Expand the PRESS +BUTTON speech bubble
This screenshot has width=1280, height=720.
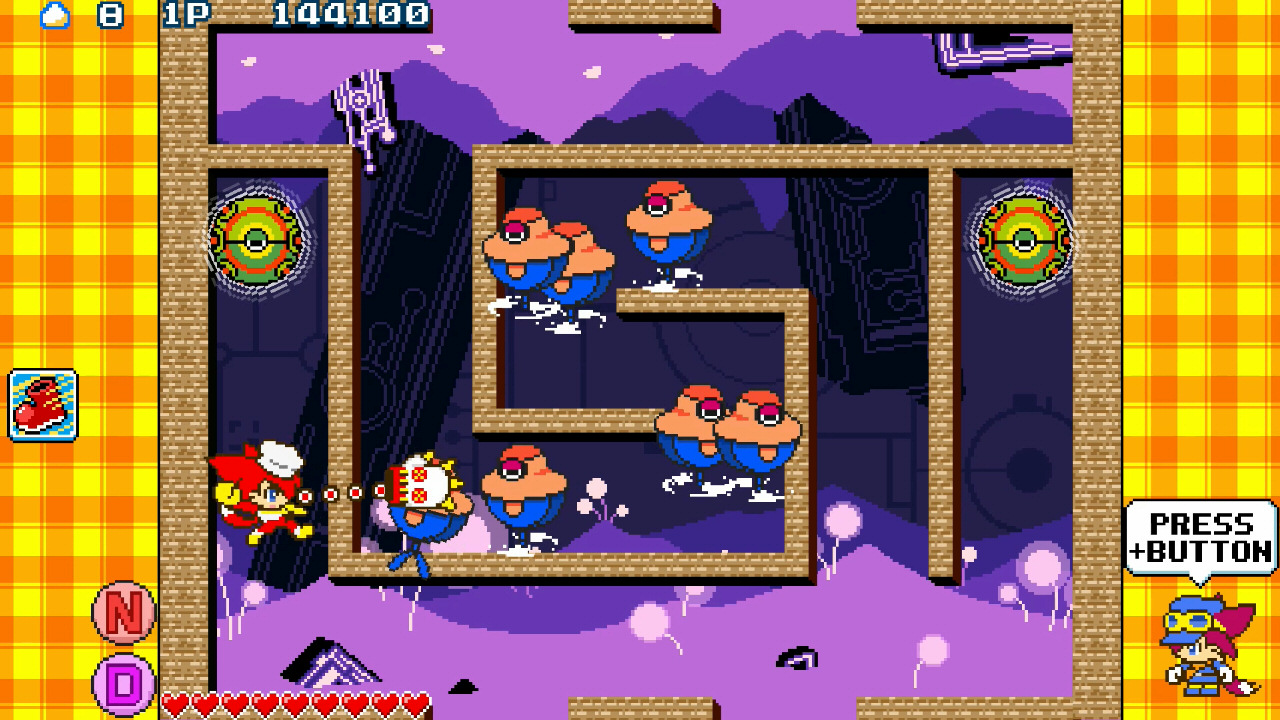1200,535
